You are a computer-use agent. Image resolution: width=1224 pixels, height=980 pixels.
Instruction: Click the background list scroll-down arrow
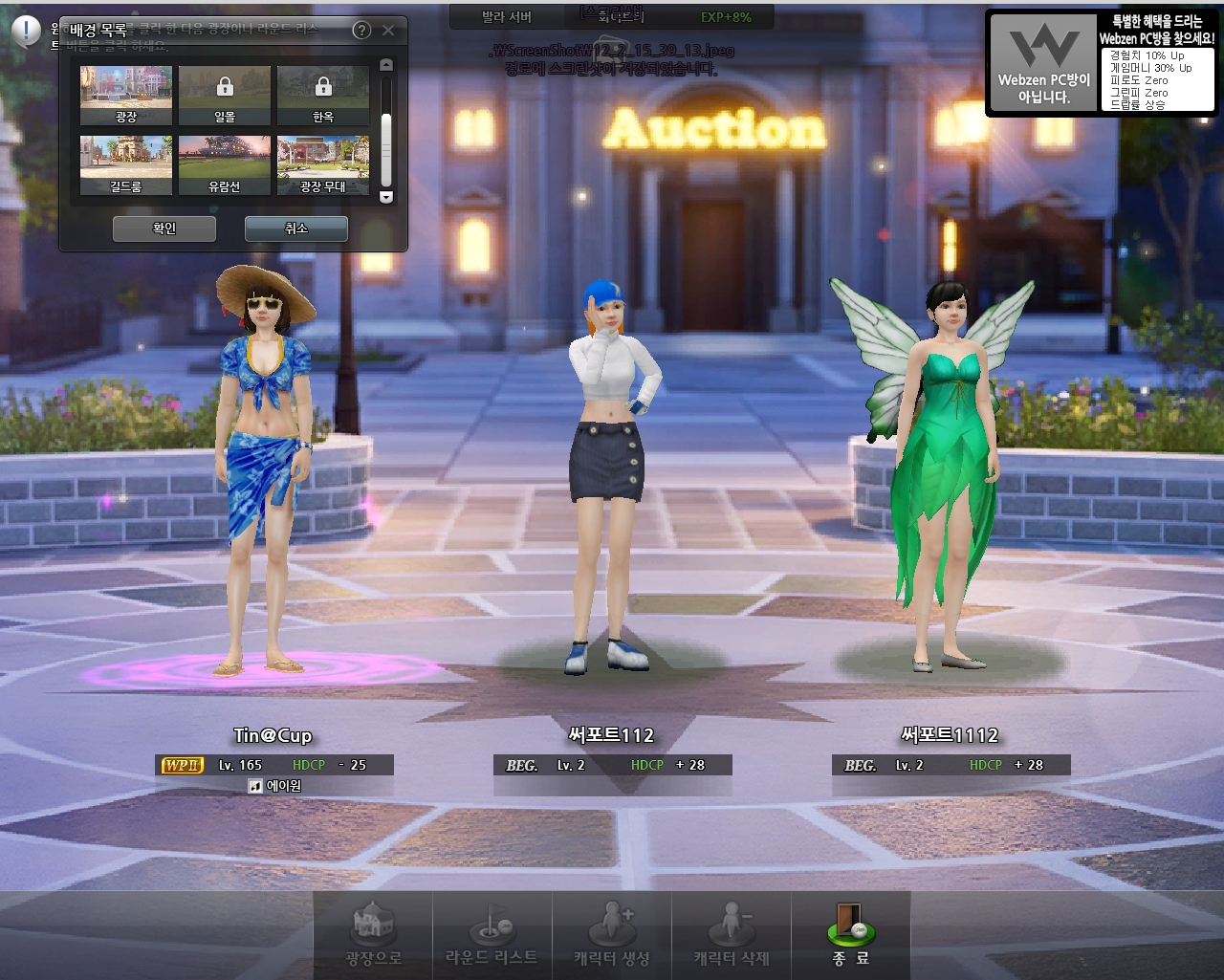tap(386, 197)
